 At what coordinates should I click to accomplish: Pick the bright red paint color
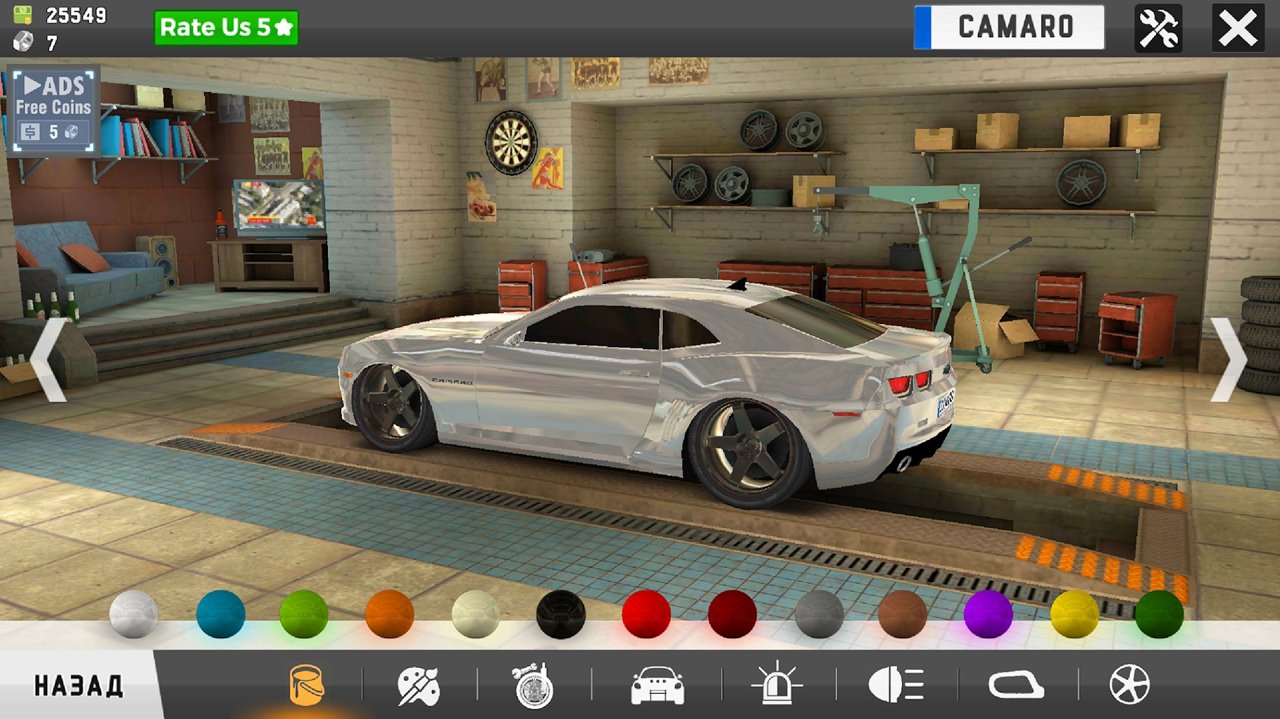[646, 614]
